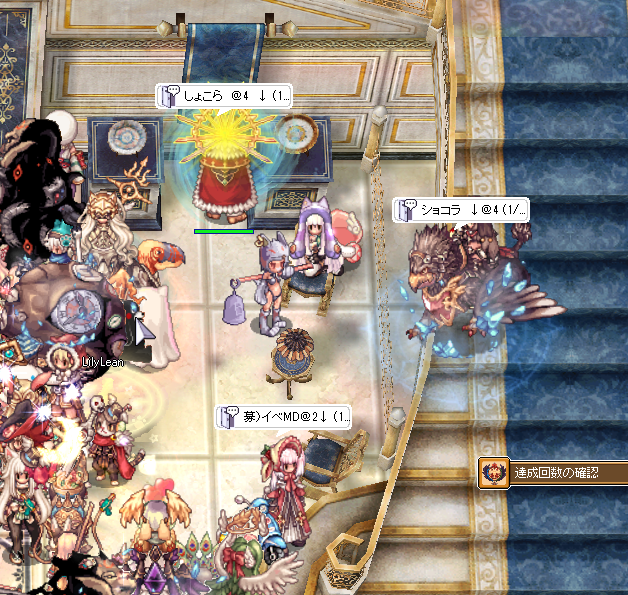Enter the 募)イベMD@2↓ chat room

pos(285,417)
